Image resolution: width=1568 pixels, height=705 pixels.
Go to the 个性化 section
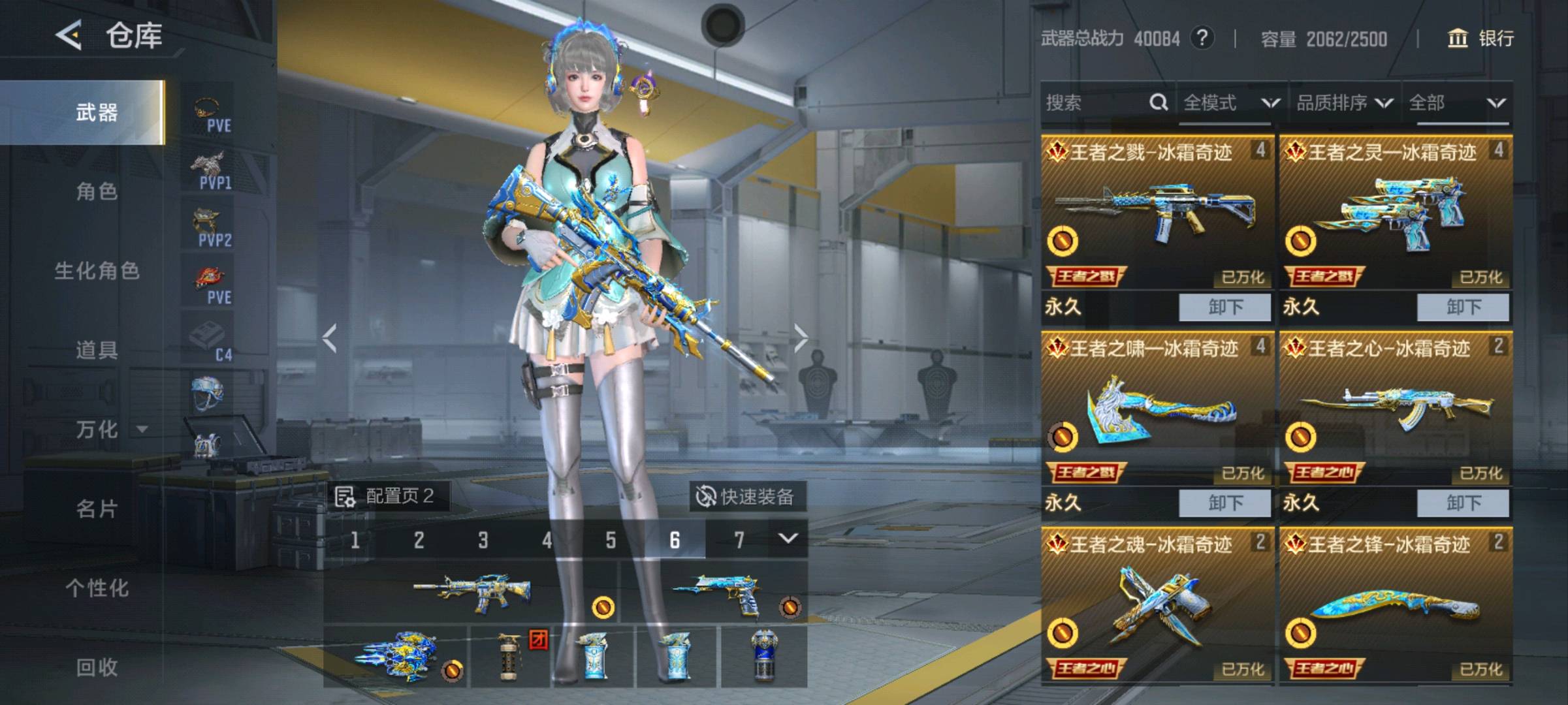97,587
